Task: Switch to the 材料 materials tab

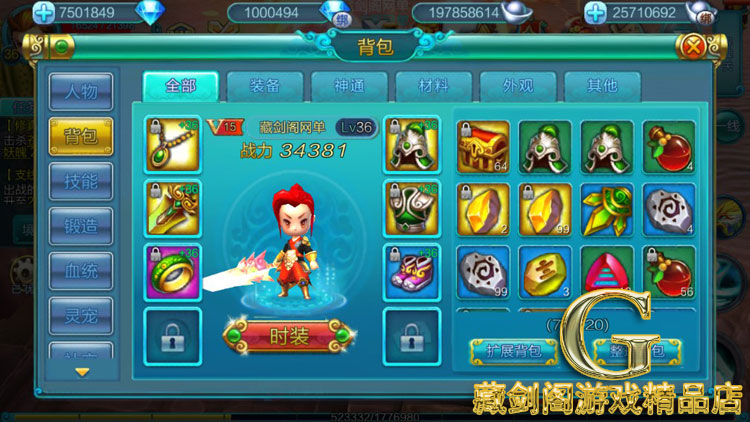Action: click(x=433, y=86)
